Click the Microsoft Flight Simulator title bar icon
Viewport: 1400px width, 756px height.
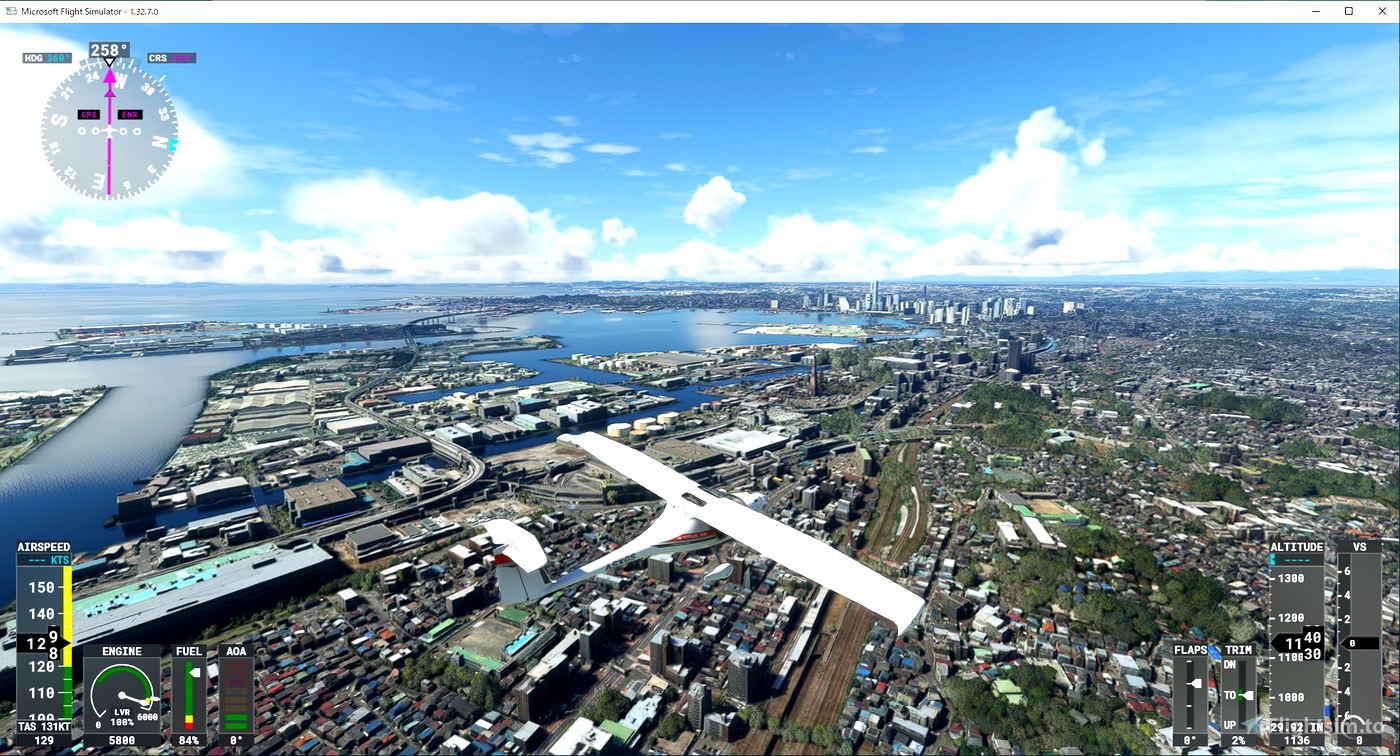pyautogui.click(x=10, y=10)
